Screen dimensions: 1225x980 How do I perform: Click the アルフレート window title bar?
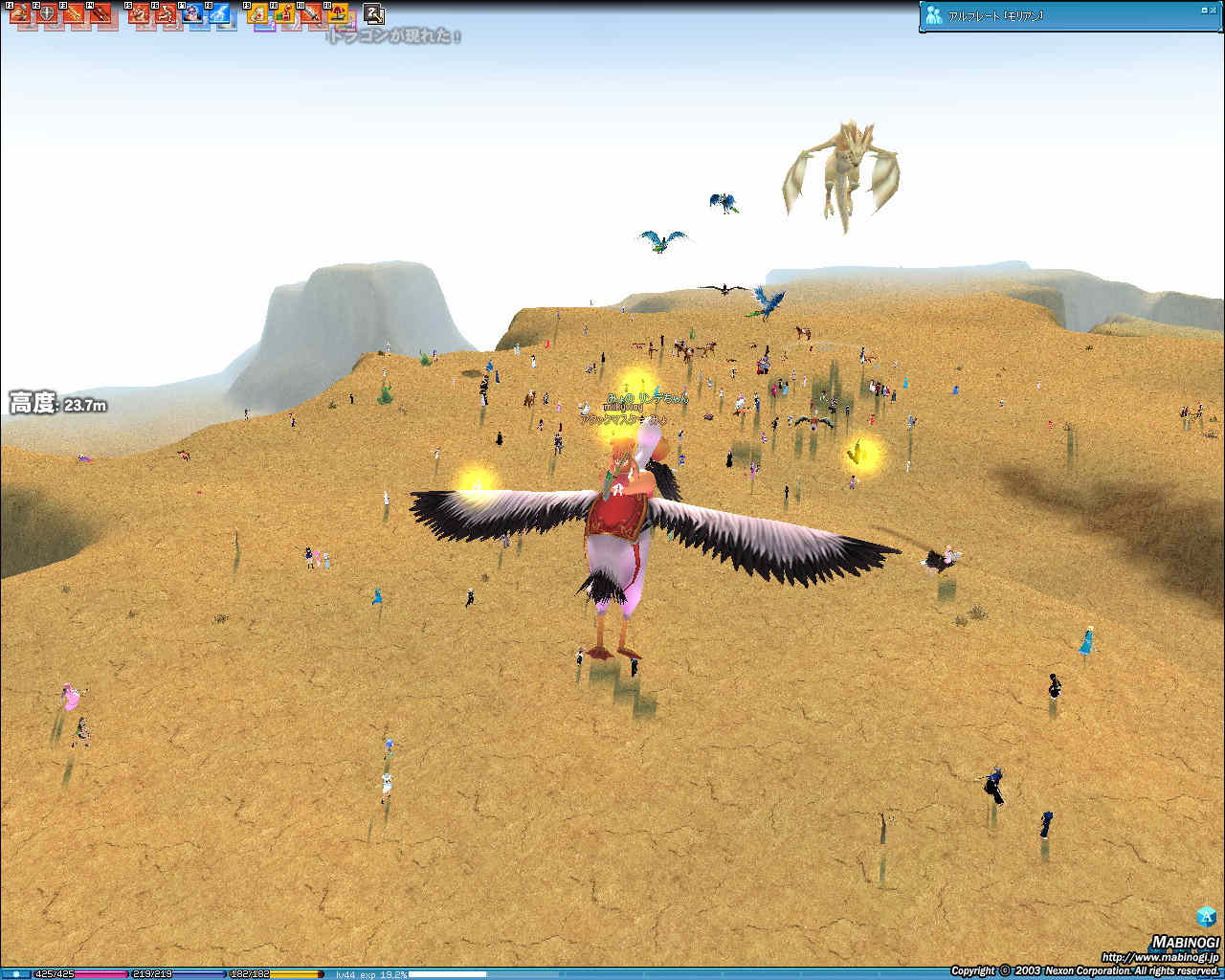tap(1053, 15)
